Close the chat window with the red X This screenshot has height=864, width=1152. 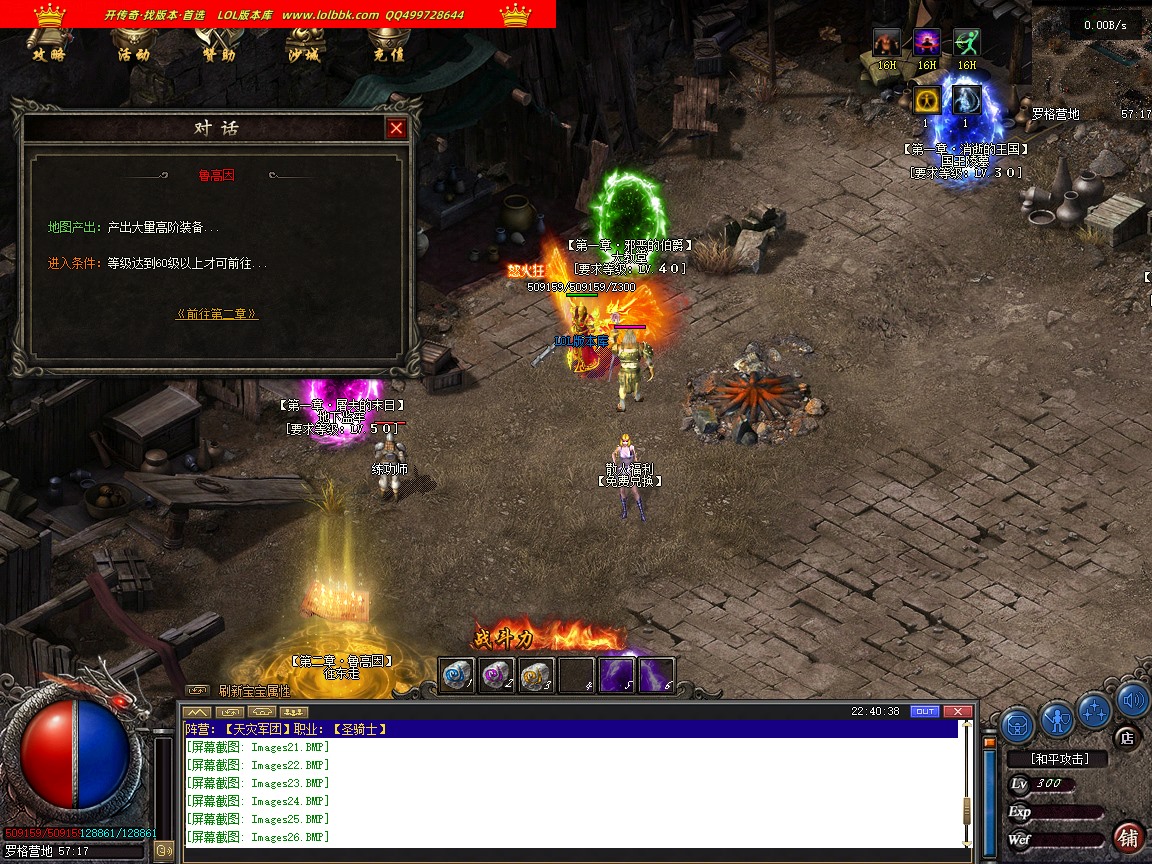click(957, 711)
